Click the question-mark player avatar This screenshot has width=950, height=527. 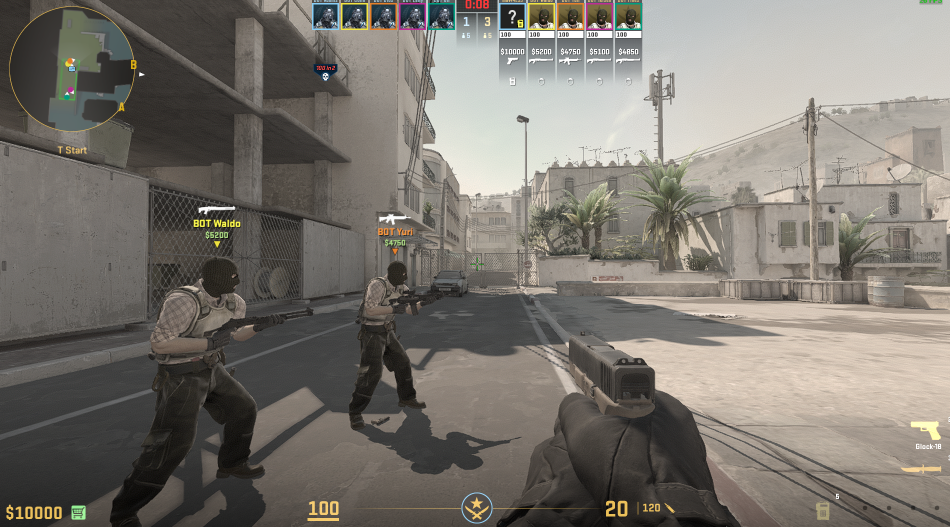[x=512, y=15]
